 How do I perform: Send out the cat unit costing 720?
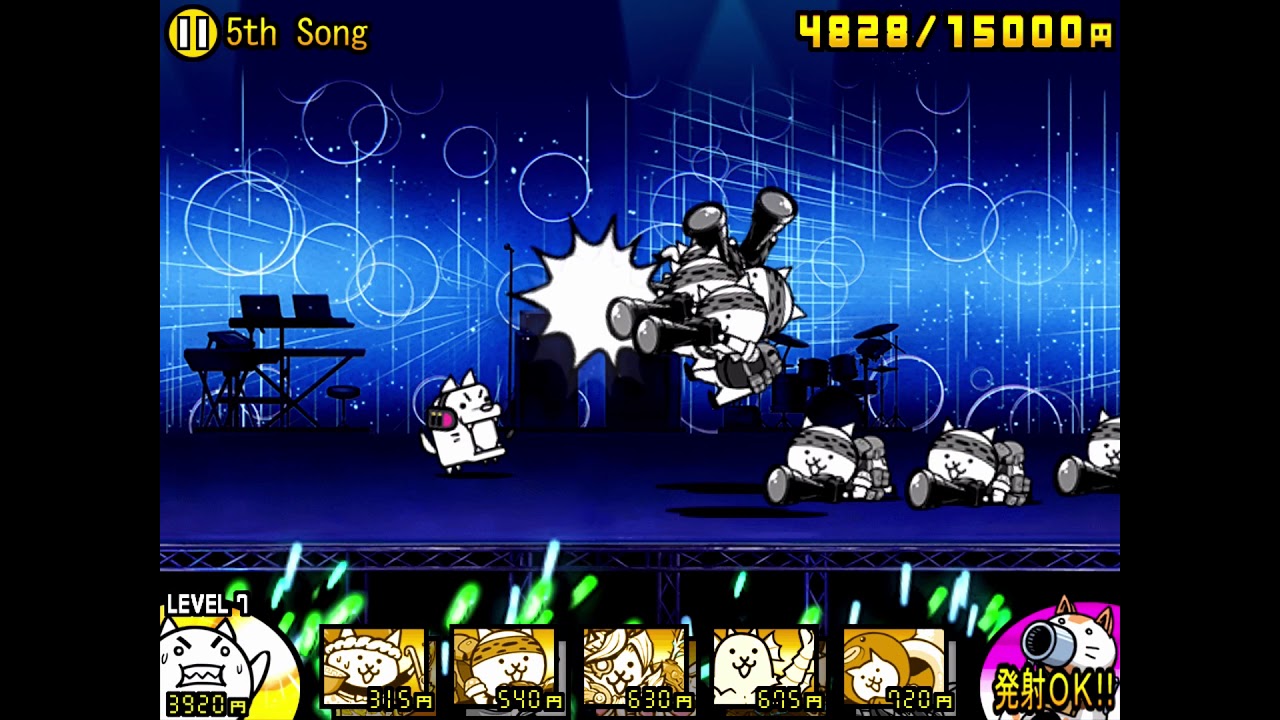coord(895,668)
